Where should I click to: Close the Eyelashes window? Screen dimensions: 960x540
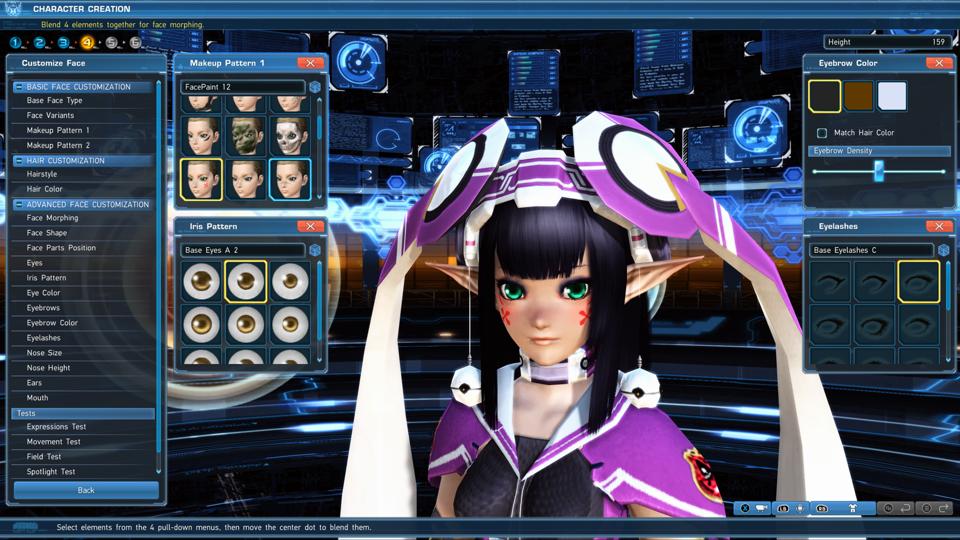[938, 226]
